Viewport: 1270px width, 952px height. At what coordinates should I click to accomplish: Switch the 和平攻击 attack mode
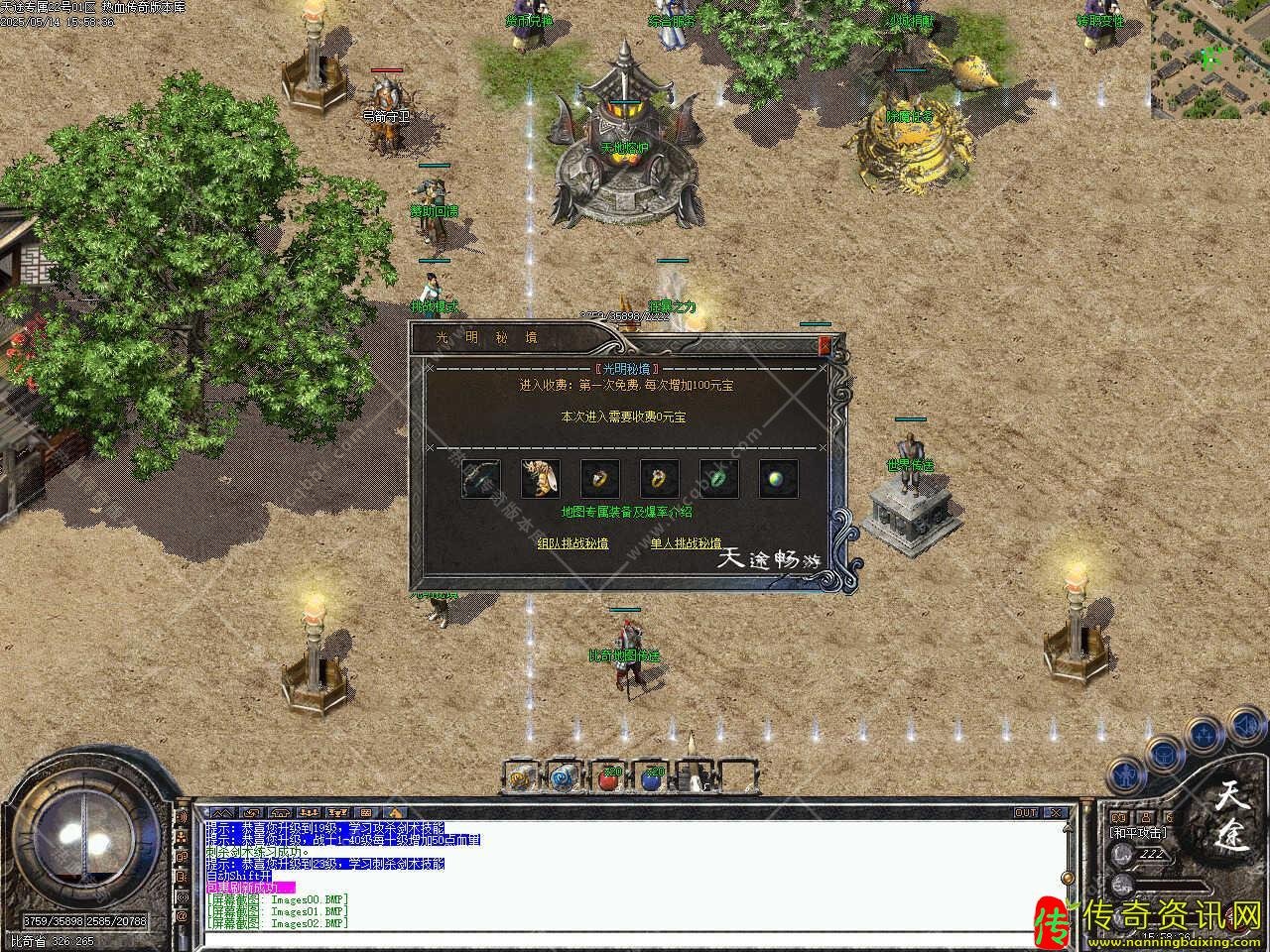1137,833
